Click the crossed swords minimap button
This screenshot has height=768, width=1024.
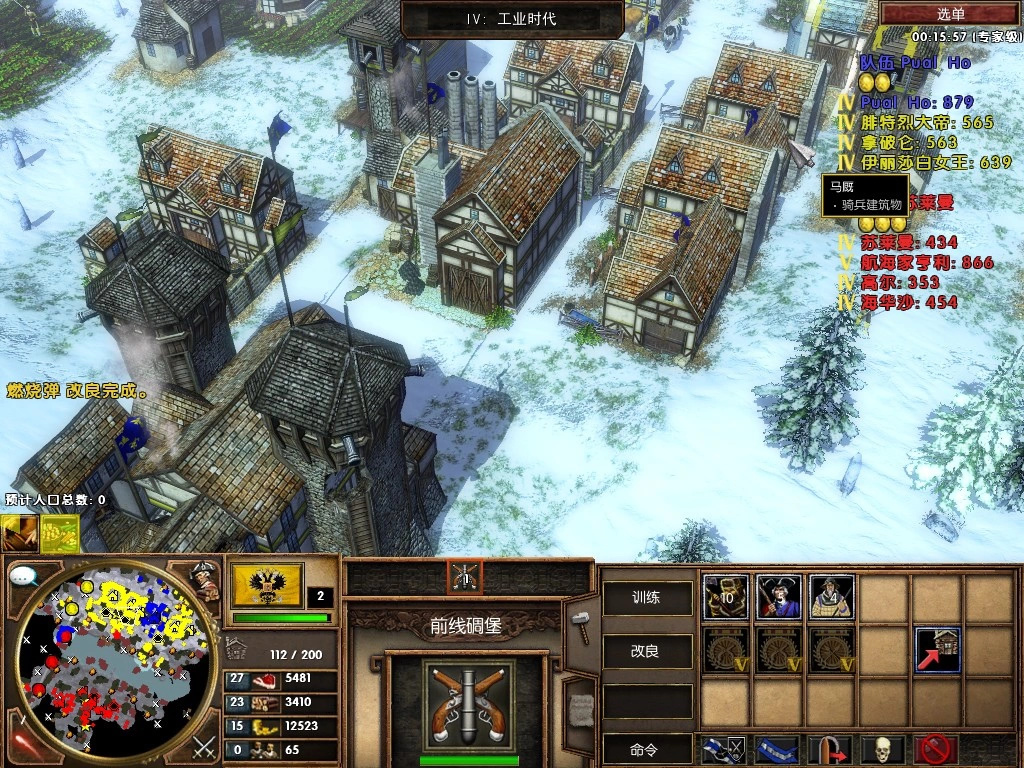coord(204,746)
